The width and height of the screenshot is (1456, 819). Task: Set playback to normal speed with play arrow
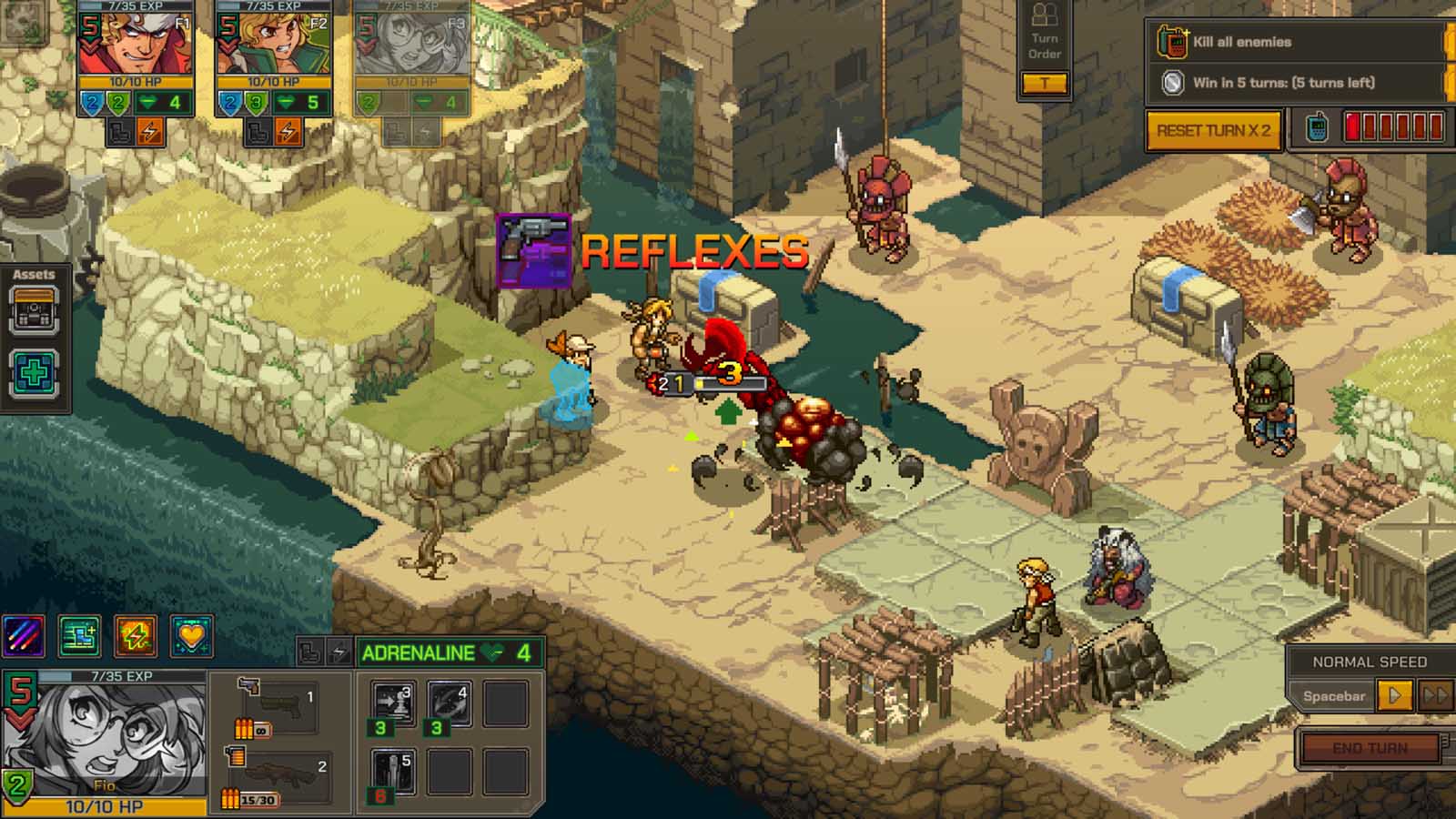pyautogui.click(x=1394, y=696)
